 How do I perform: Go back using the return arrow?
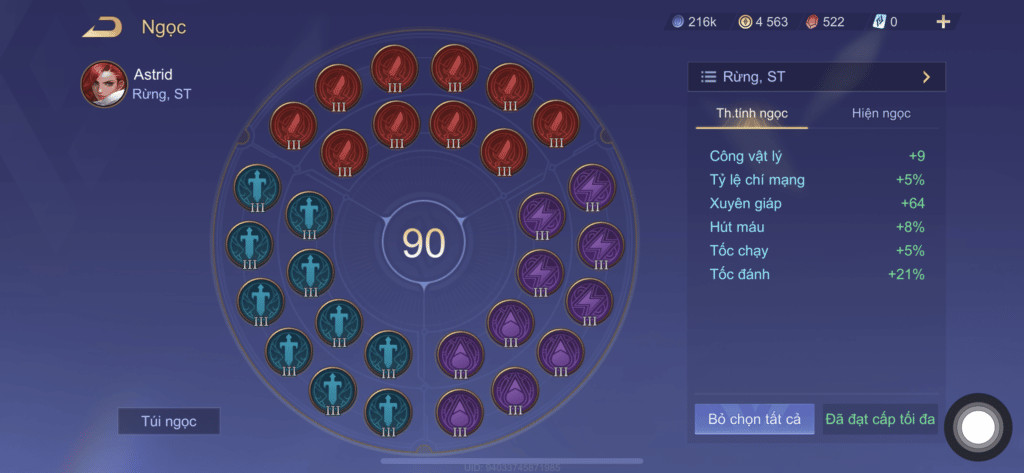point(102,27)
